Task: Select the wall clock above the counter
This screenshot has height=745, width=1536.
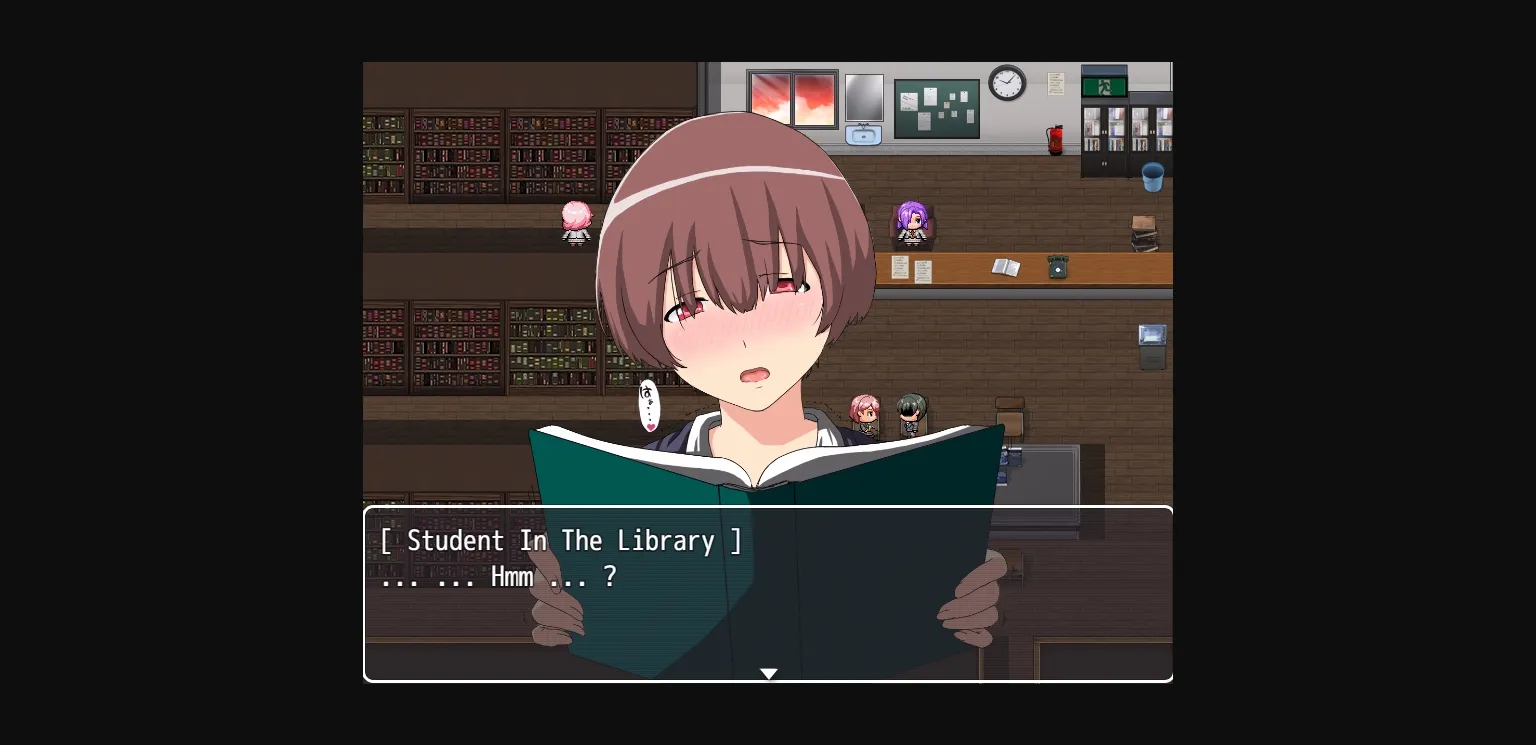Action: (1006, 82)
